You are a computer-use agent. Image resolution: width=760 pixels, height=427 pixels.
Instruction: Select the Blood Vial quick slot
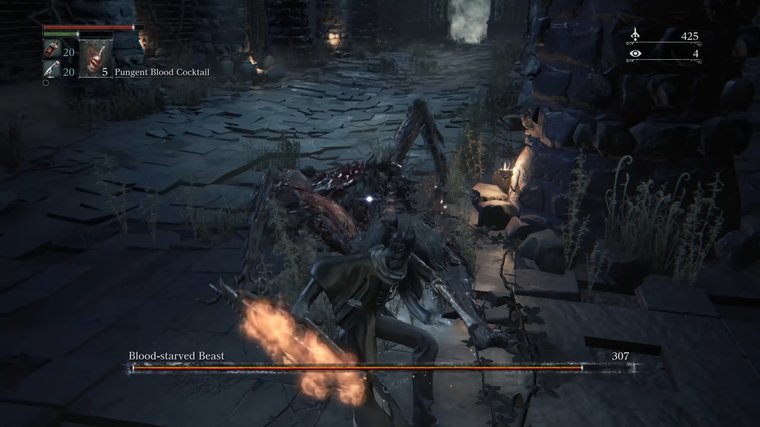(x=51, y=50)
